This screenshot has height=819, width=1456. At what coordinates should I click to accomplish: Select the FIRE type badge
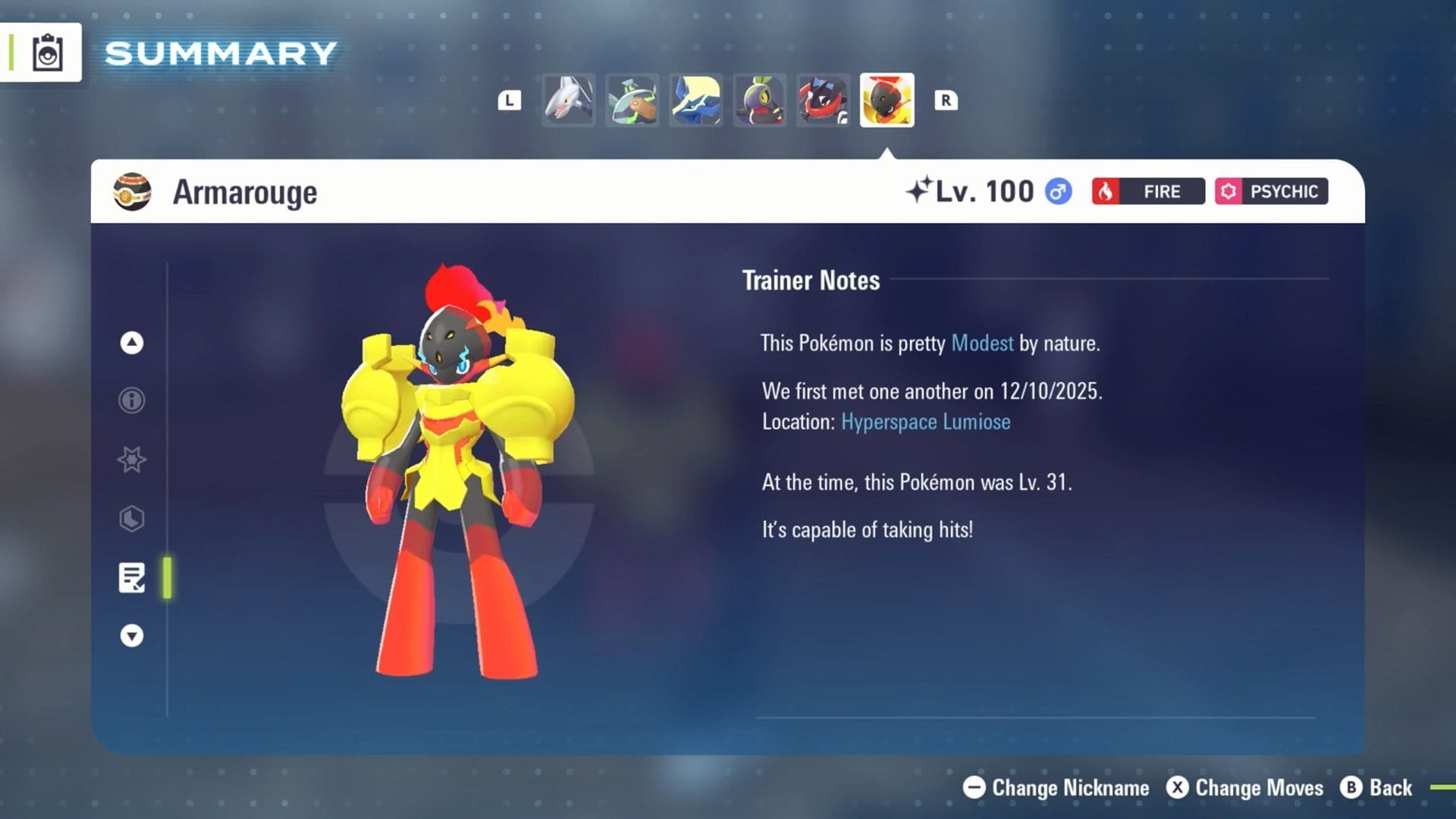tap(1147, 191)
